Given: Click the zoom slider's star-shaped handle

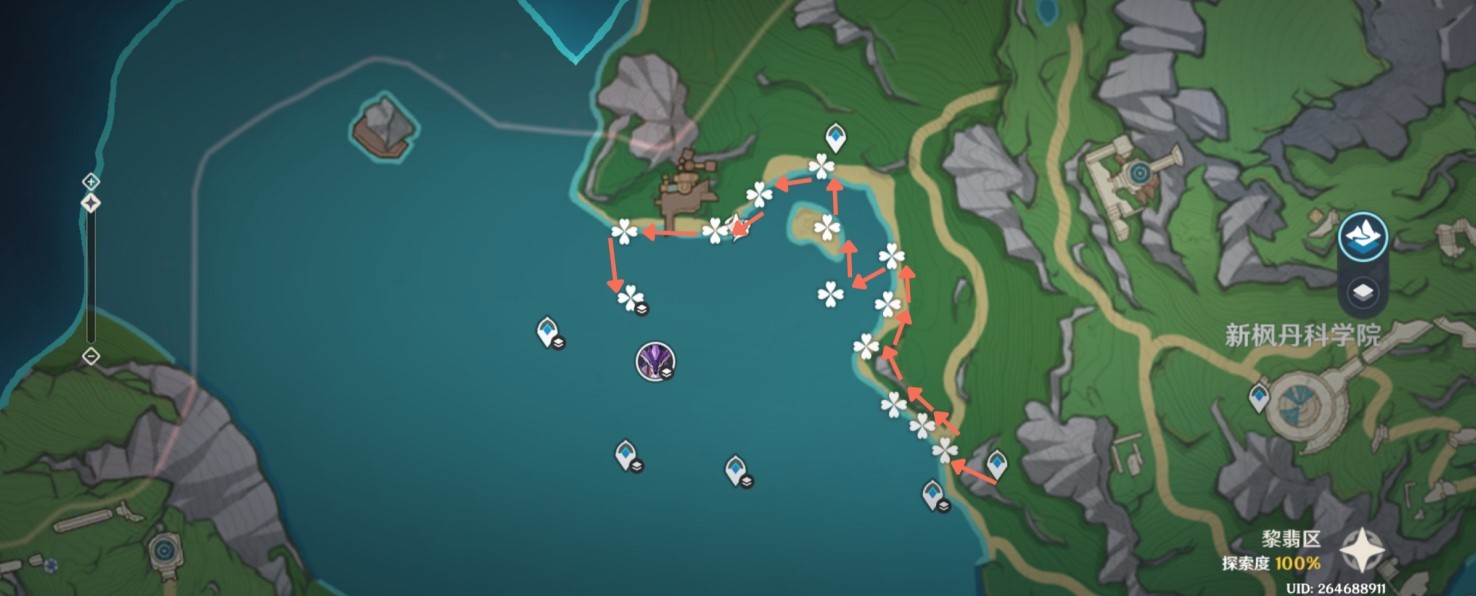Looking at the screenshot, I should pyautogui.click(x=90, y=203).
